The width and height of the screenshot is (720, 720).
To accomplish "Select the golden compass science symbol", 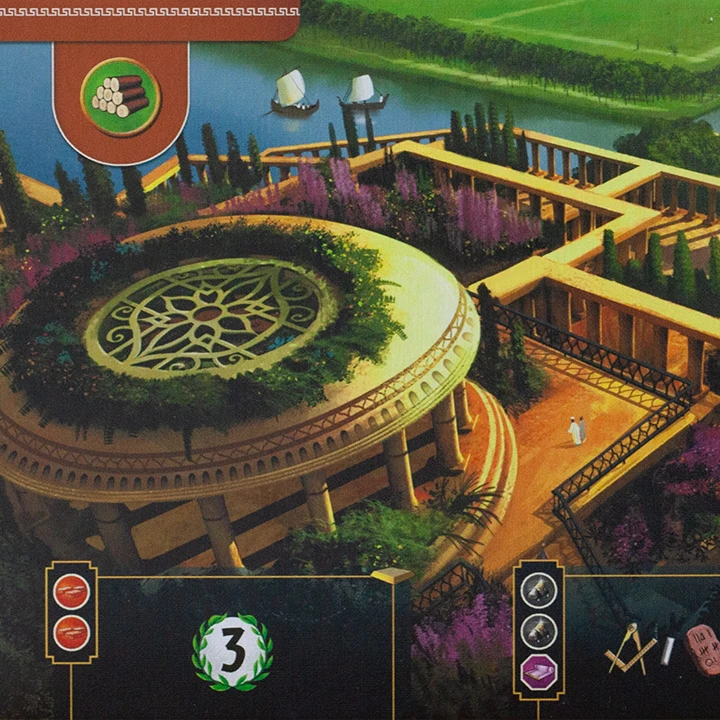I will click(x=631, y=648).
